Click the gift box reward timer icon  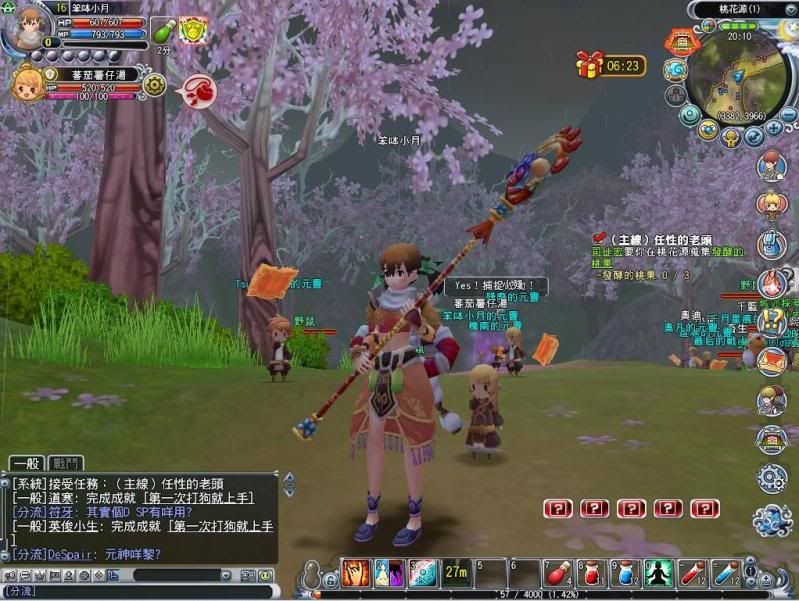click(x=589, y=65)
